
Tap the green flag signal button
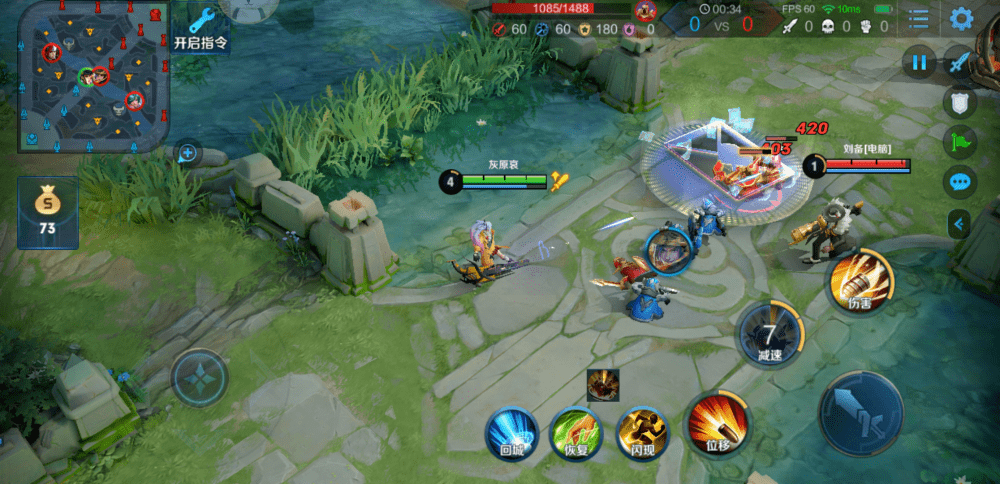coord(960,142)
